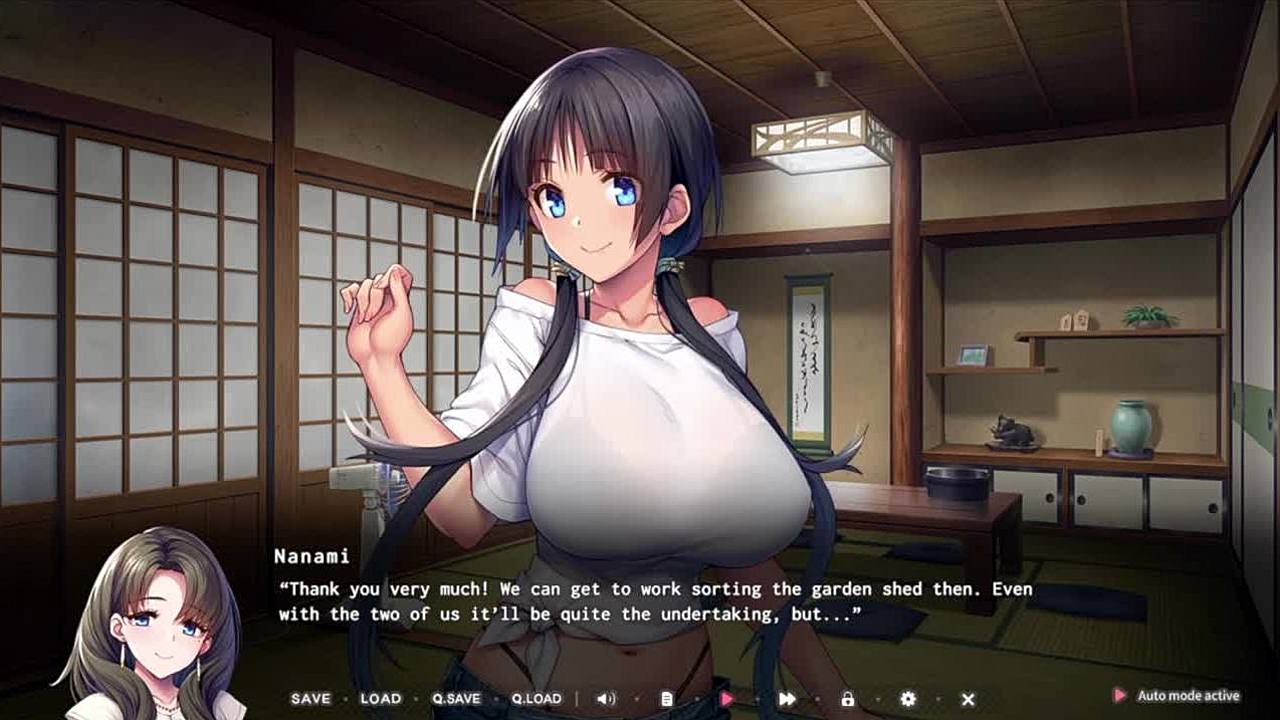Open the SAVE menu

point(310,699)
